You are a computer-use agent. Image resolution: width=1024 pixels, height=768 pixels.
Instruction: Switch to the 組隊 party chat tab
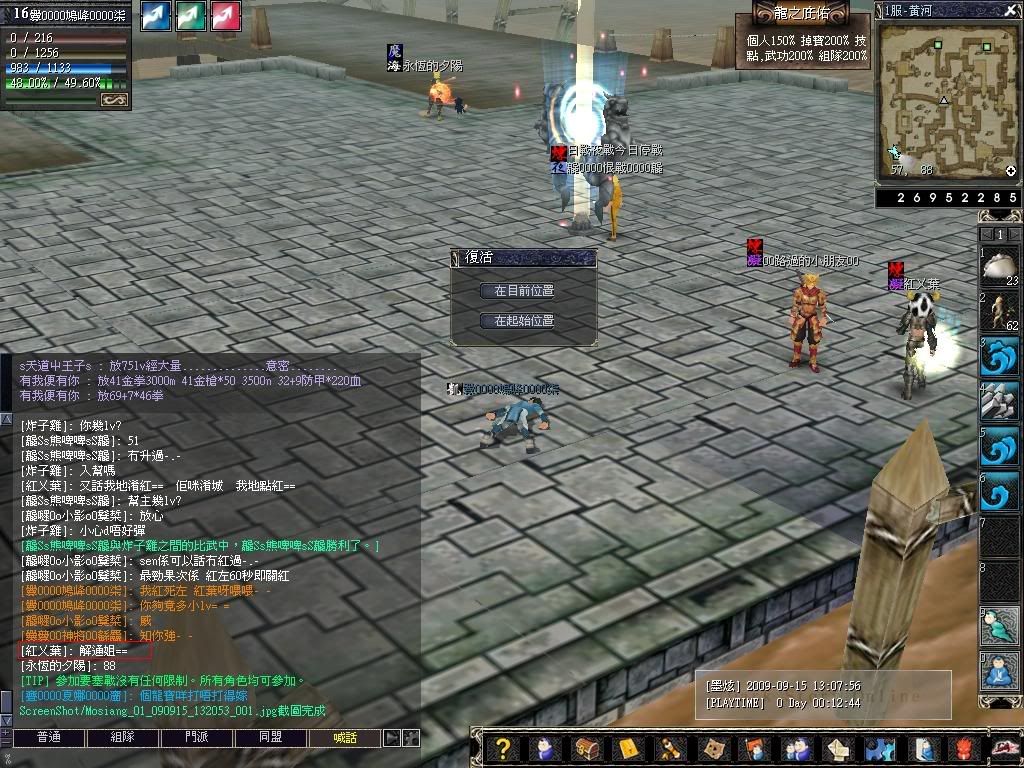123,738
